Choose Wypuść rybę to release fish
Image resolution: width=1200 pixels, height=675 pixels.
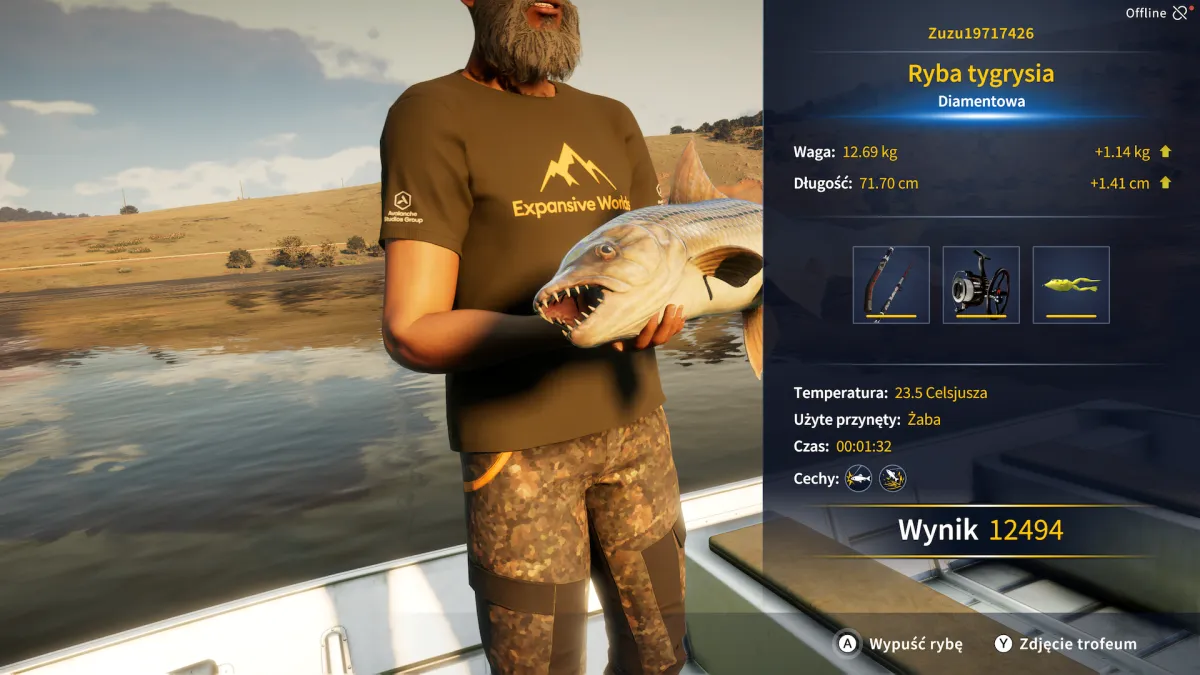[901, 644]
